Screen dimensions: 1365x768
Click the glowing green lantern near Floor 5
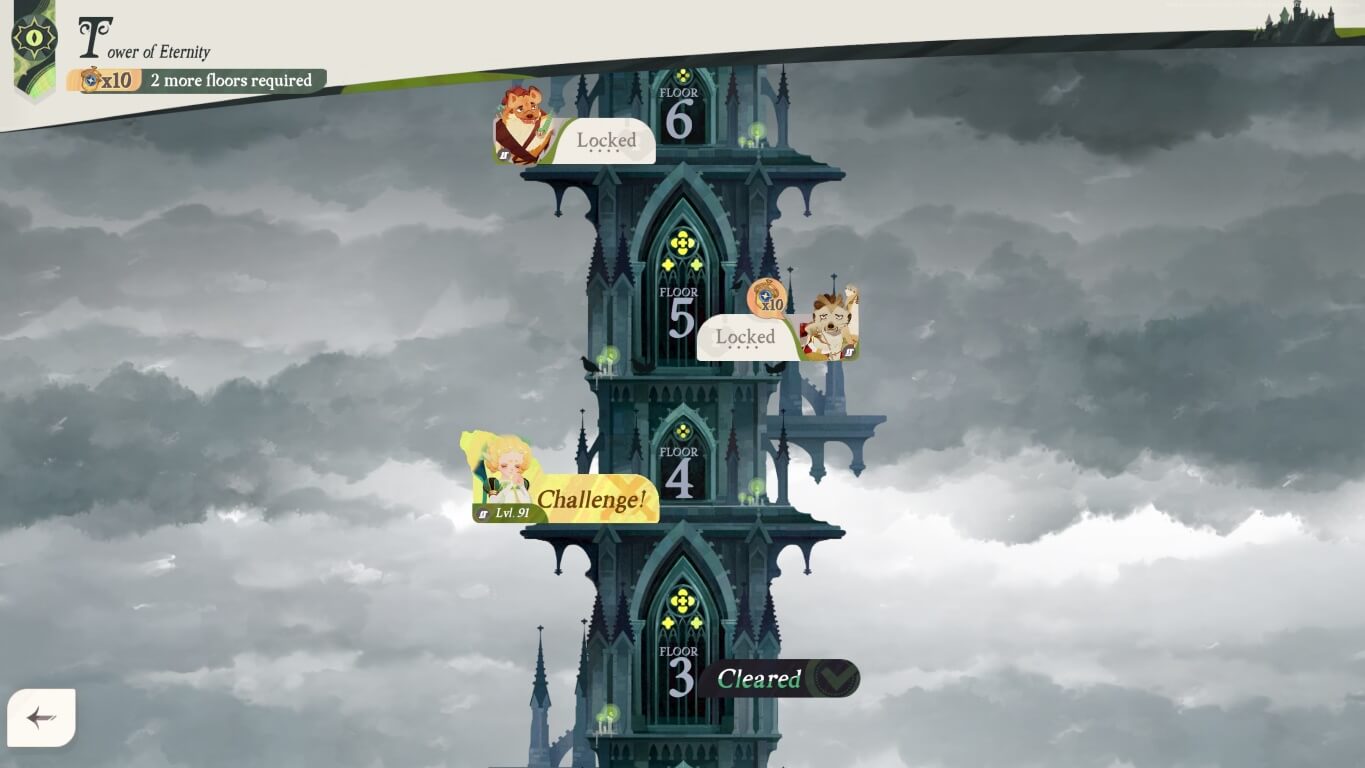coord(608,354)
